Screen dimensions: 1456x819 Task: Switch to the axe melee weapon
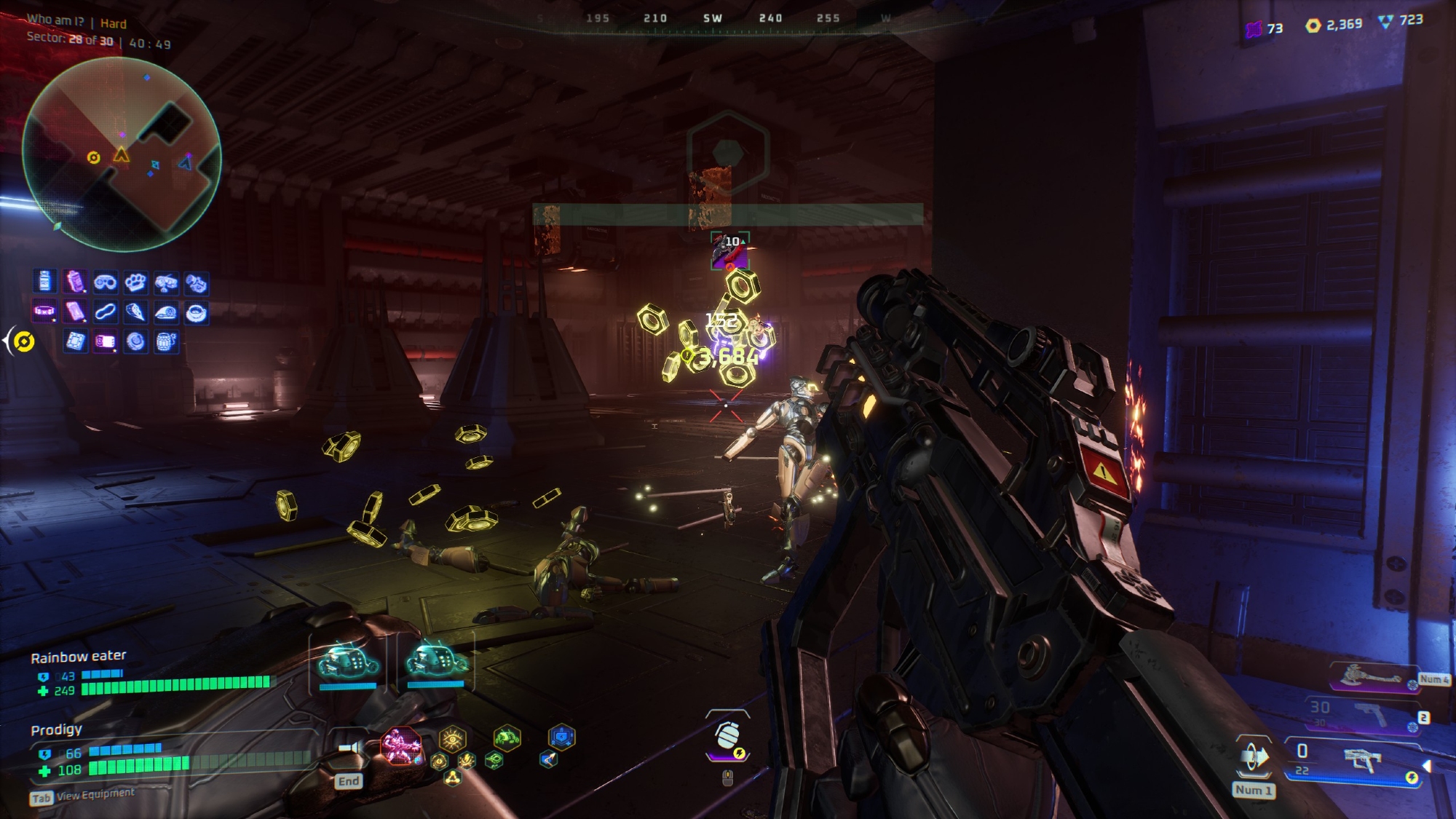coord(1370,676)
